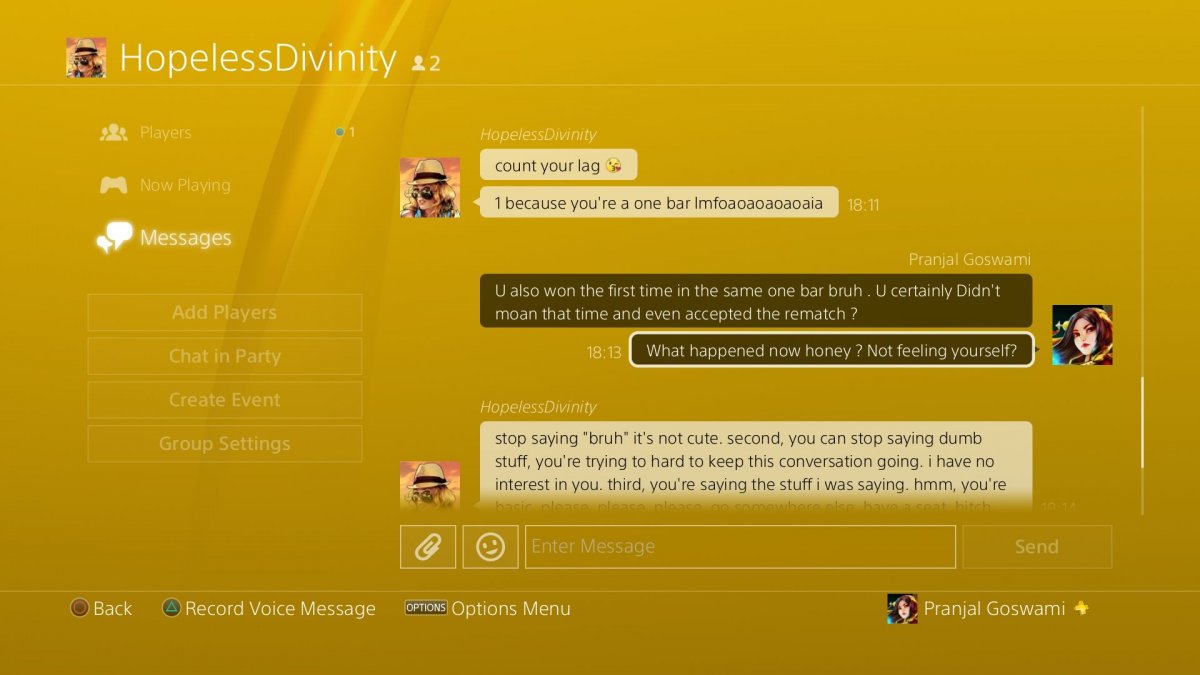Viewport: 1200px width, 675px height.
Task: Click HopelessDivinity's avatar in the header
Action: [86, 58]
